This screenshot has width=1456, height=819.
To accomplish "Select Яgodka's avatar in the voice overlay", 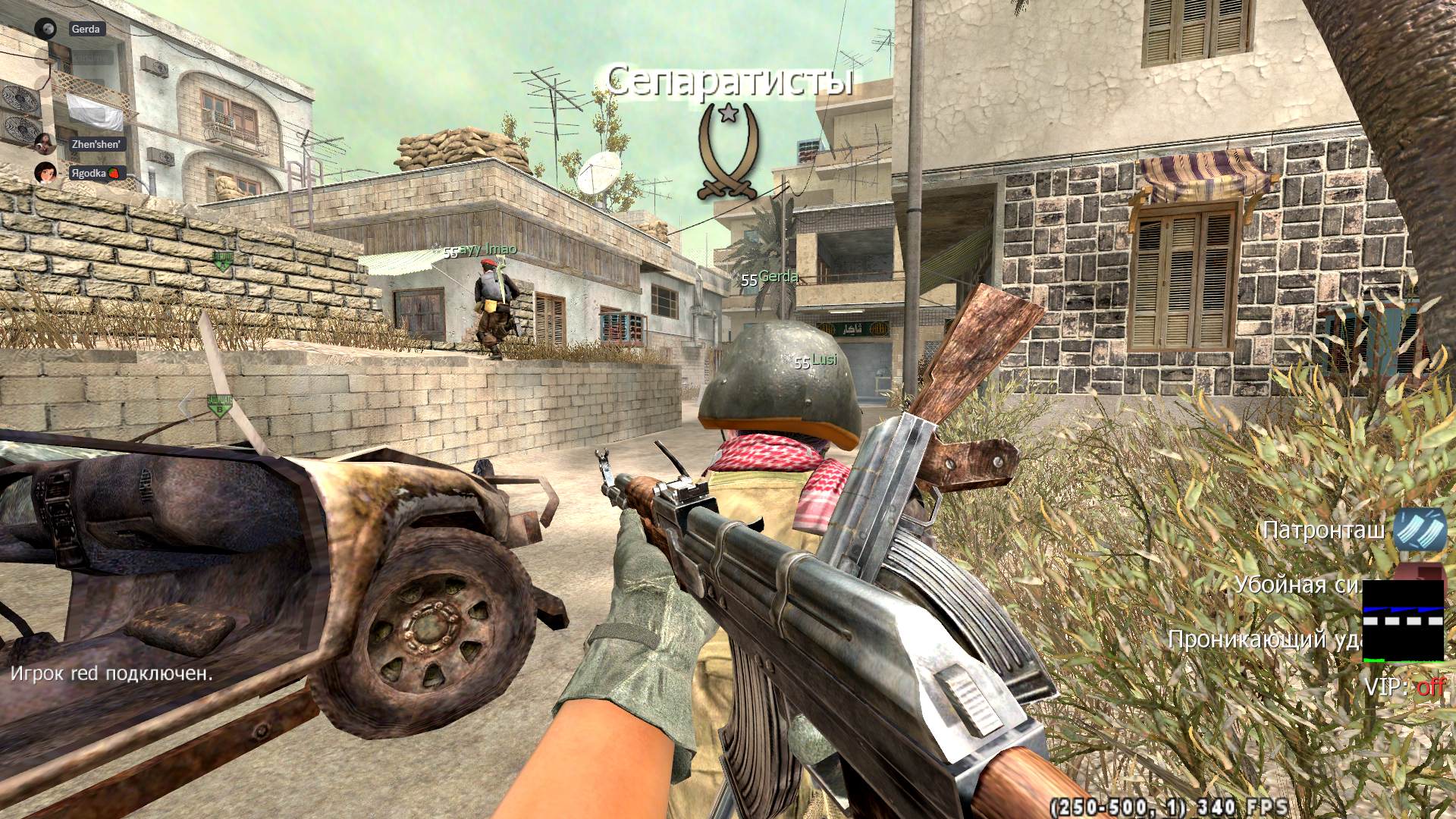I will coord(45,173).
